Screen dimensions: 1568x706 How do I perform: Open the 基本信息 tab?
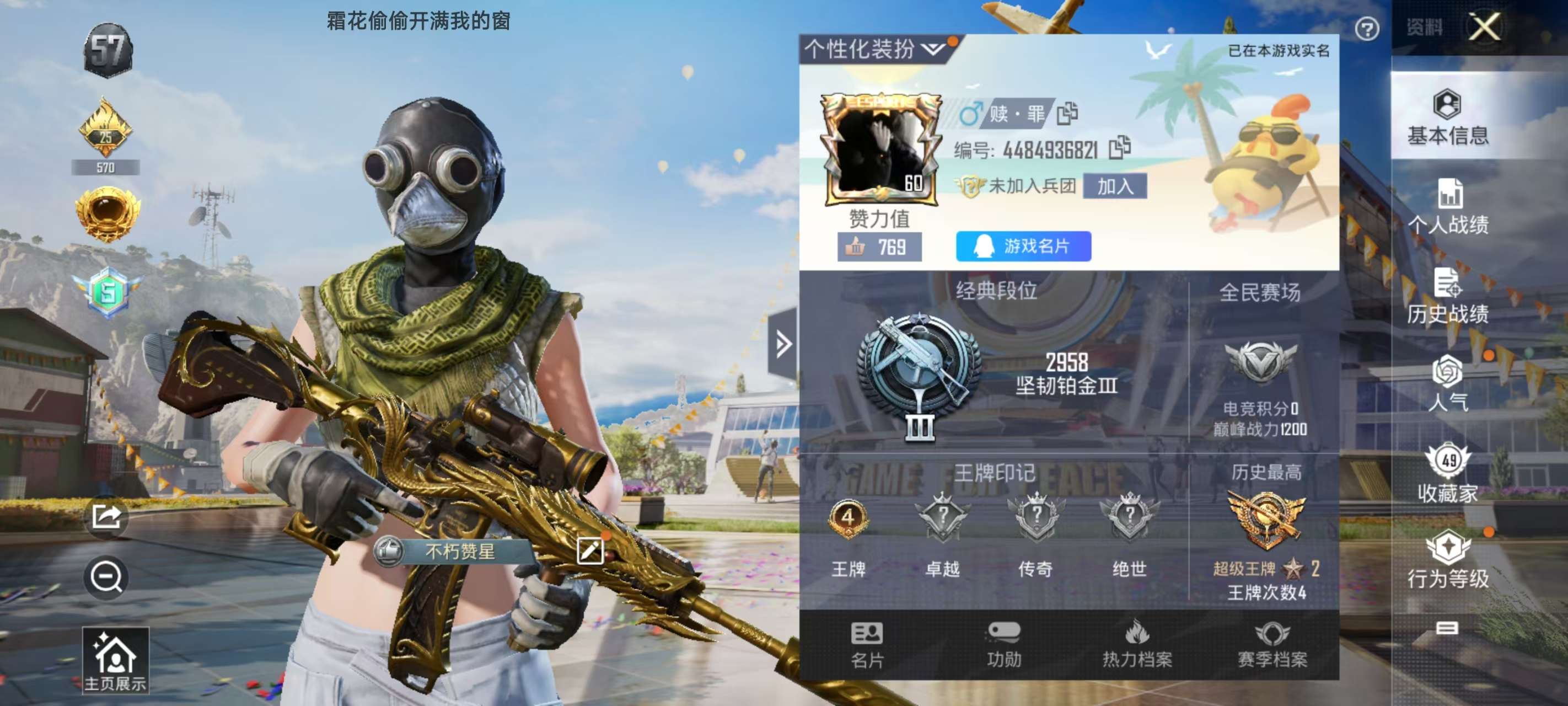tap(1447, 117)
